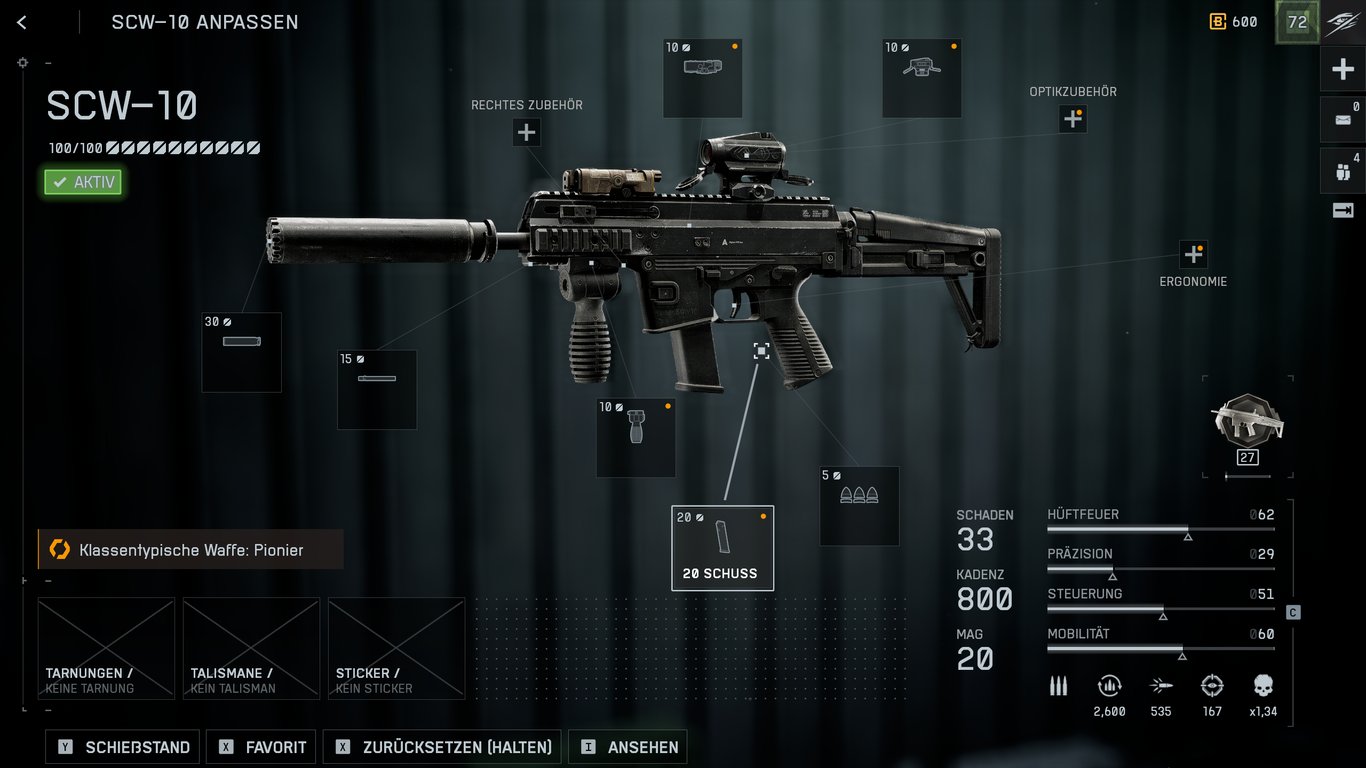Select the suppressor muzzle slot costing 30
Image resolution: width=1366 pixels, height=768 pixels.
click(242, 352)
